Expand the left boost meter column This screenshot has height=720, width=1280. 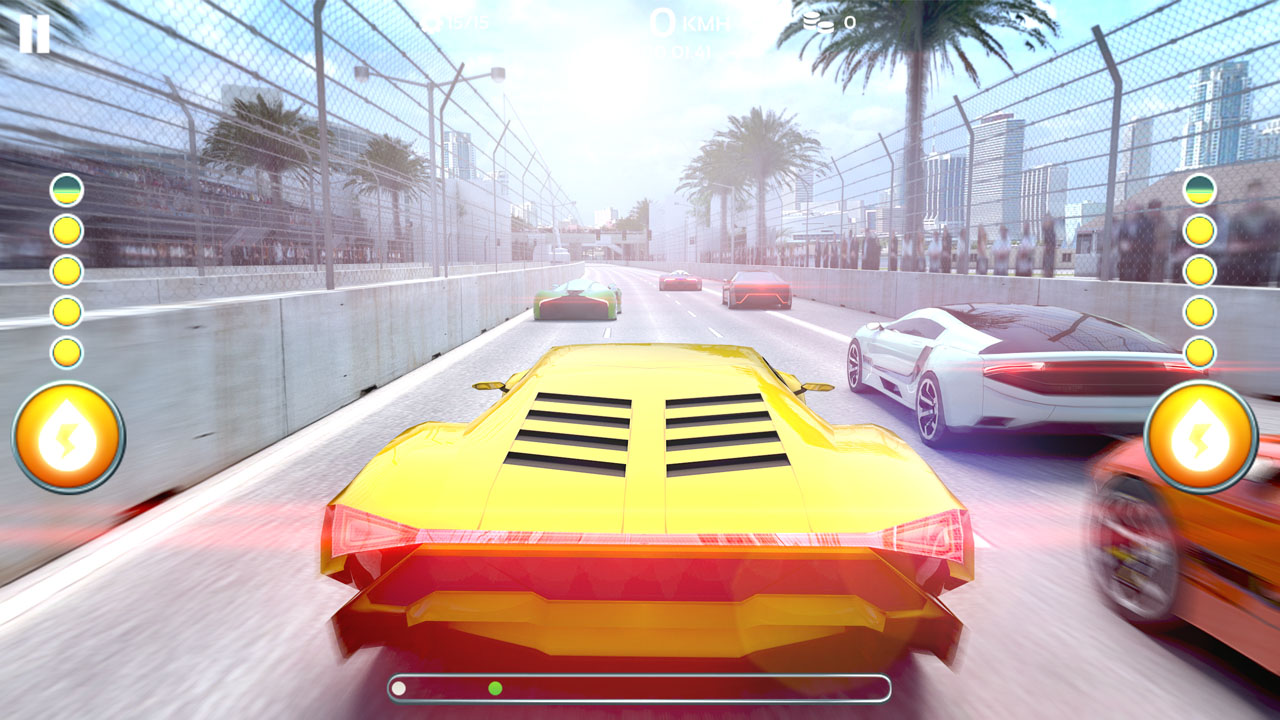coord(64,270)
